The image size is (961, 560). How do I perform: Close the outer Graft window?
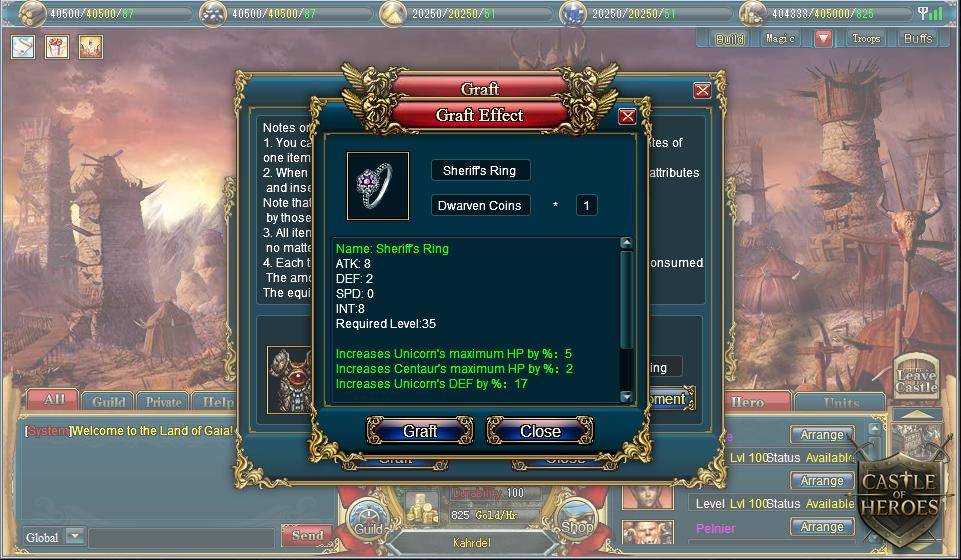point(702,90)
